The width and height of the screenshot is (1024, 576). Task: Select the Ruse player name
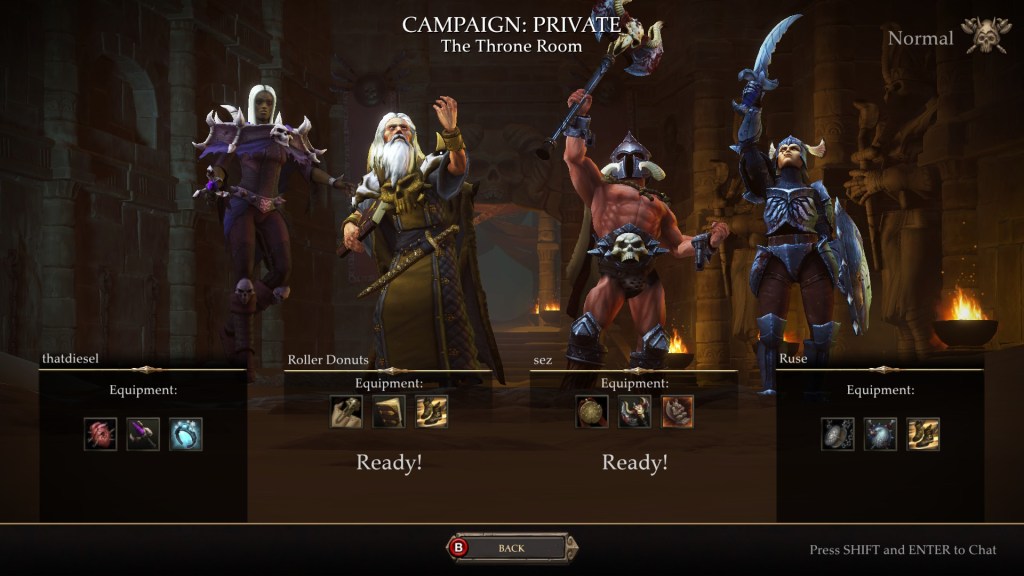[x=793, y=358]
